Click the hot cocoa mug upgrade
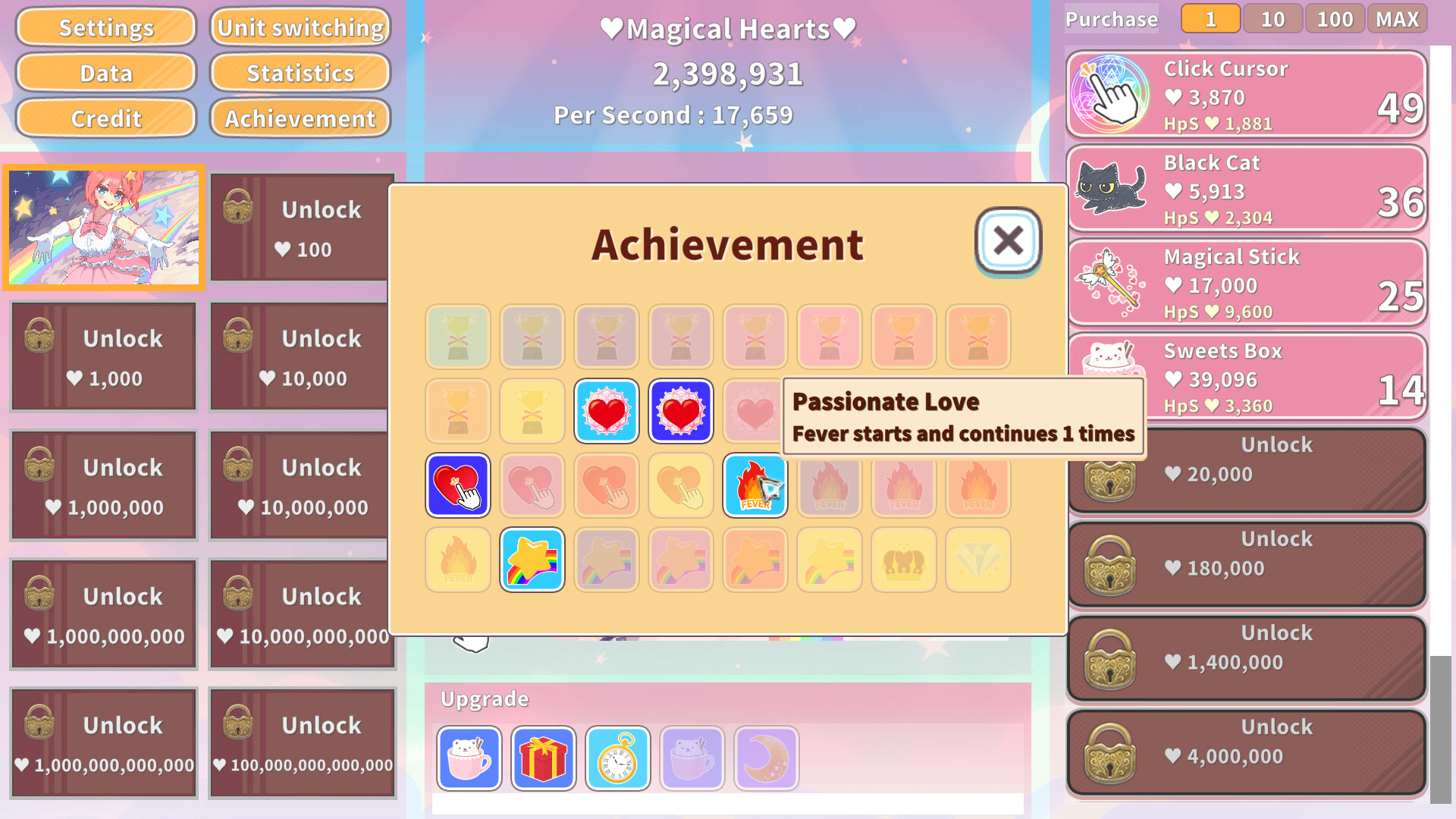This screenshot has width=1456, height=819. [x=468, y=758]
